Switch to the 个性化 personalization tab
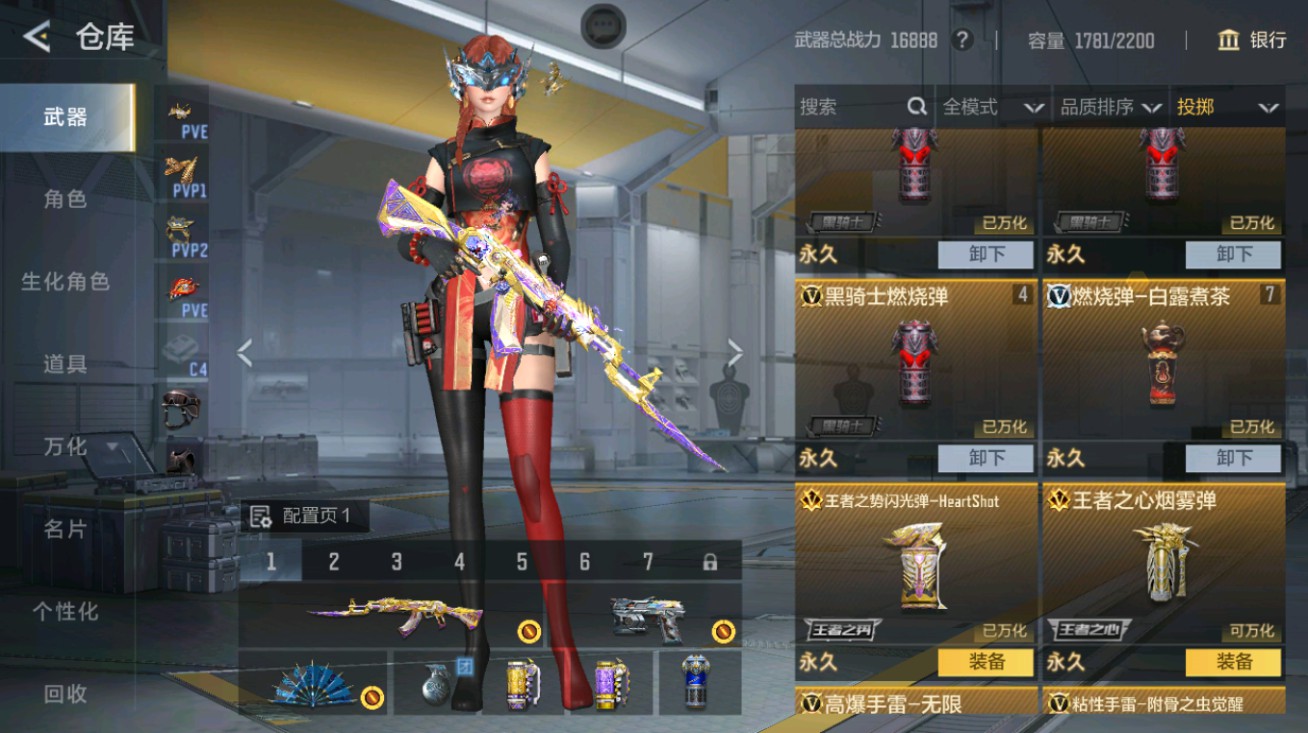The image size is (1308, 733). (66, 611)
